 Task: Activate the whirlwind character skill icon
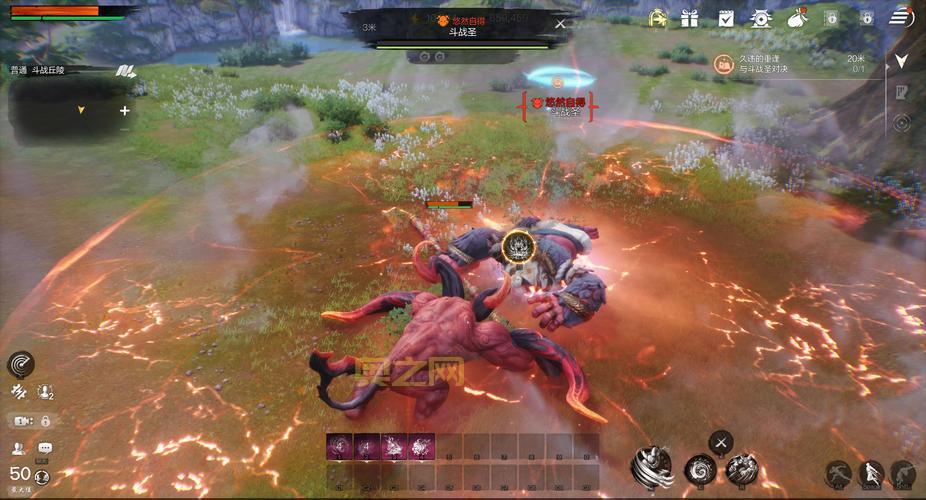[x=651, y=467]
